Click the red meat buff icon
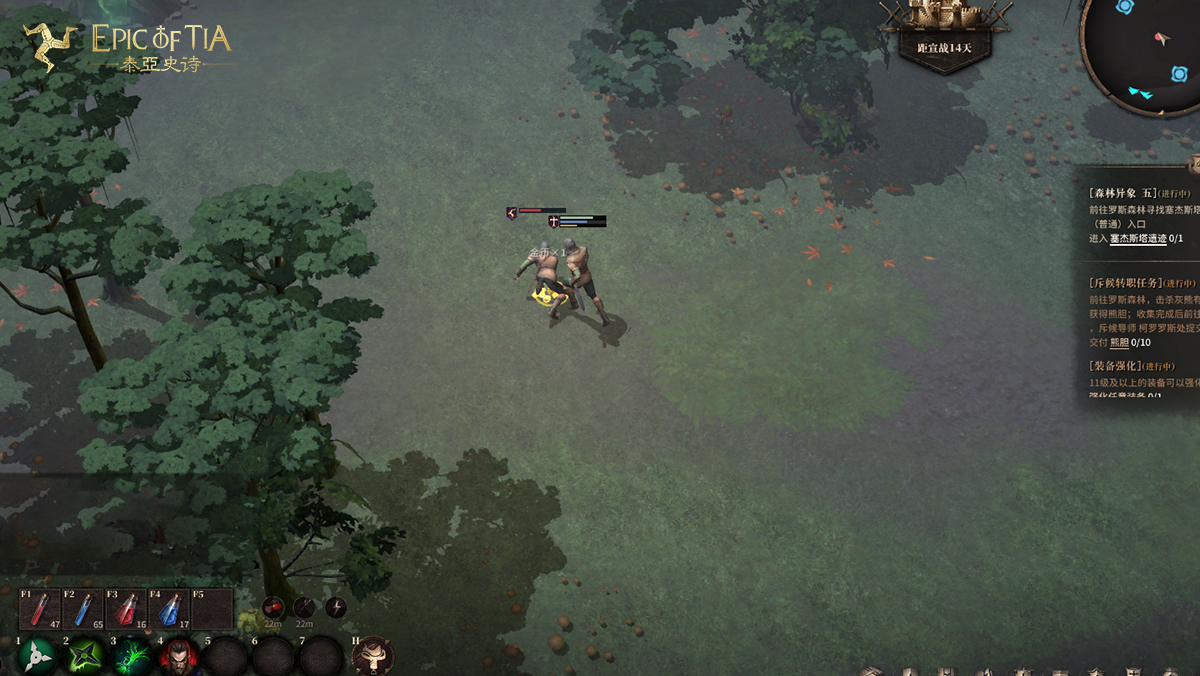Viewport: 1200px width, 676px height. coord(273,607)
